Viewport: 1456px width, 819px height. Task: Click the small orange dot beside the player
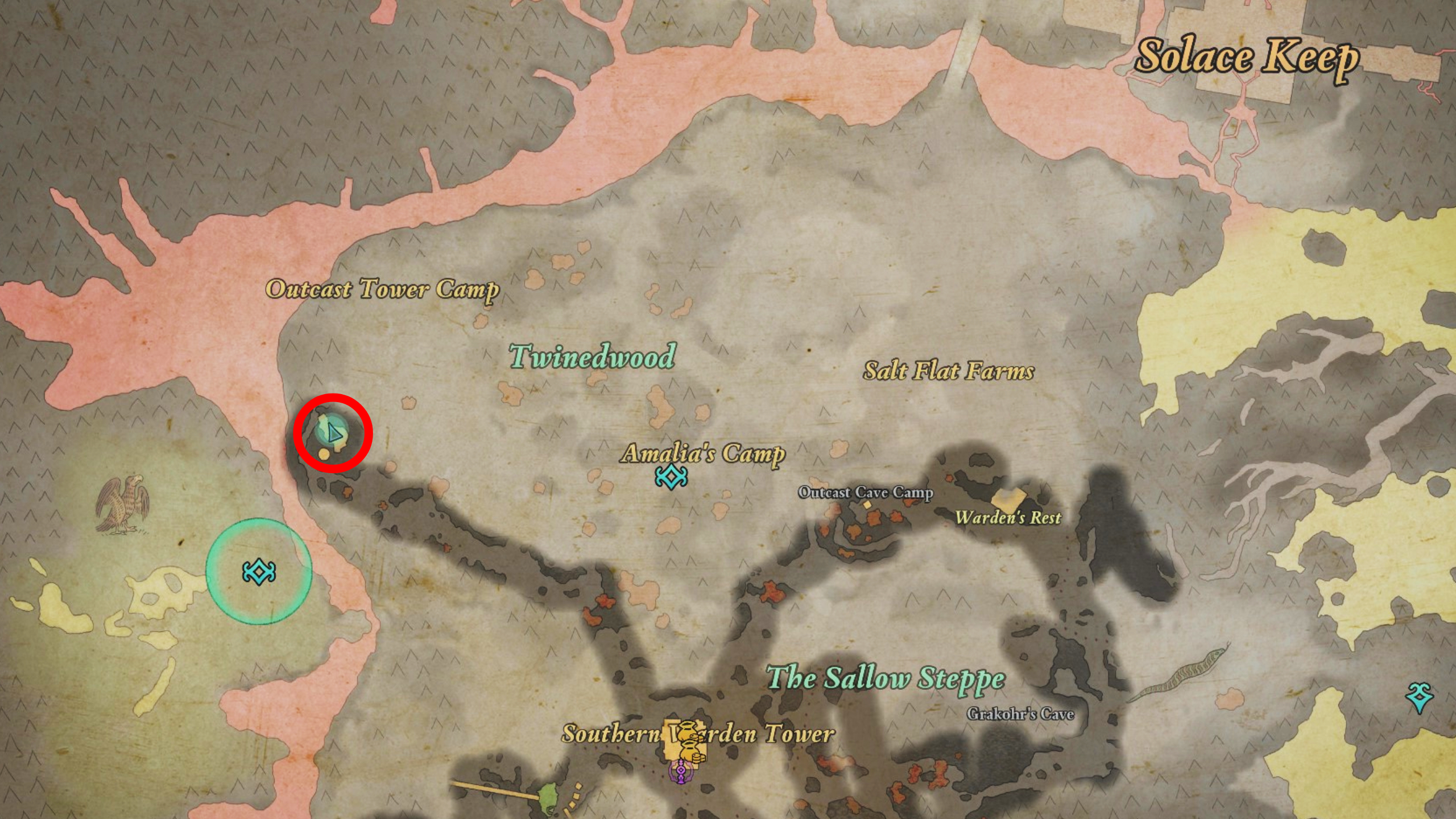(324, 454)
